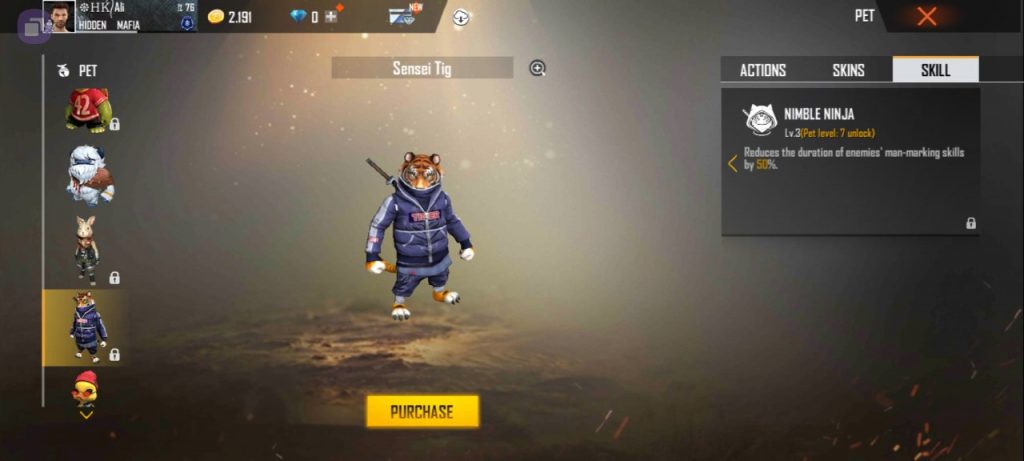Select the Sensei Tig tiger thumbnail

[86, 326]
